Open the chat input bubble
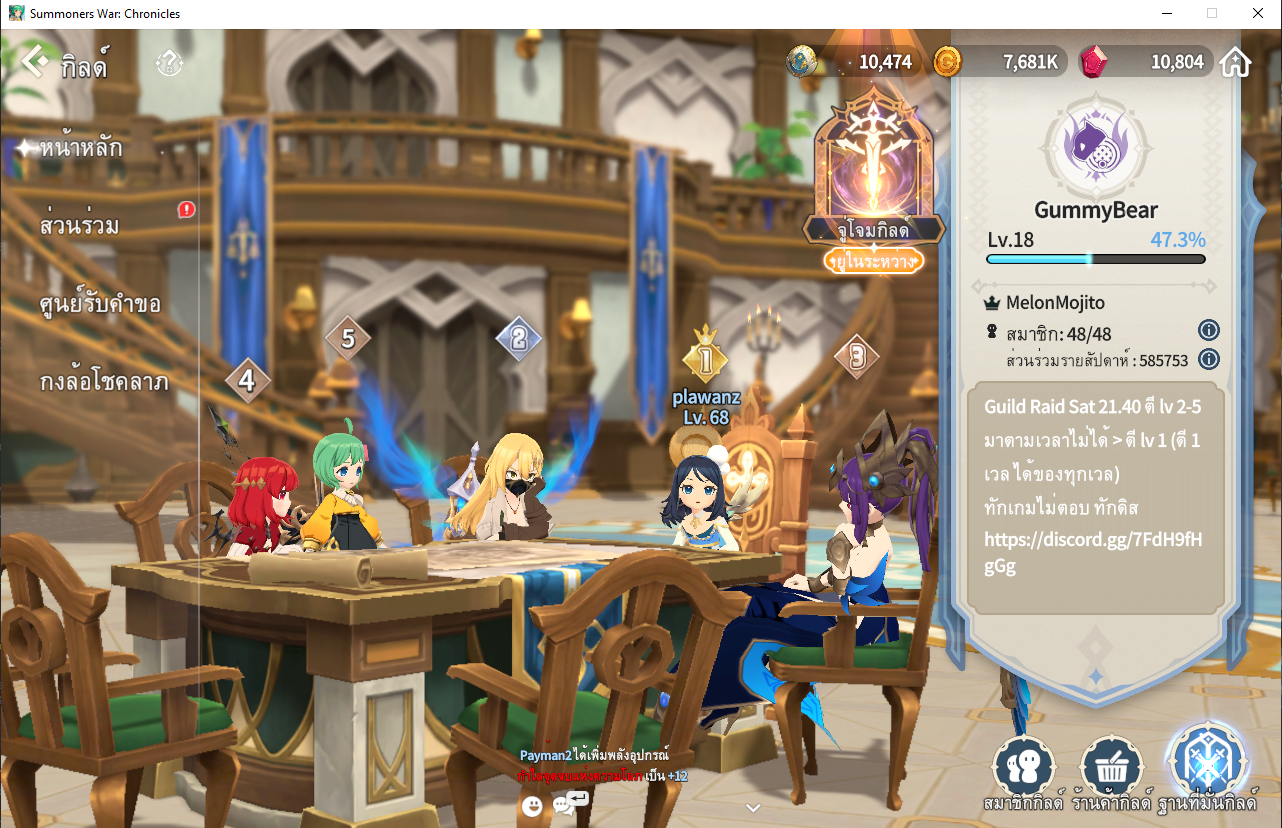Screen dimensions: 1282x828 click(x=569, y=802)
